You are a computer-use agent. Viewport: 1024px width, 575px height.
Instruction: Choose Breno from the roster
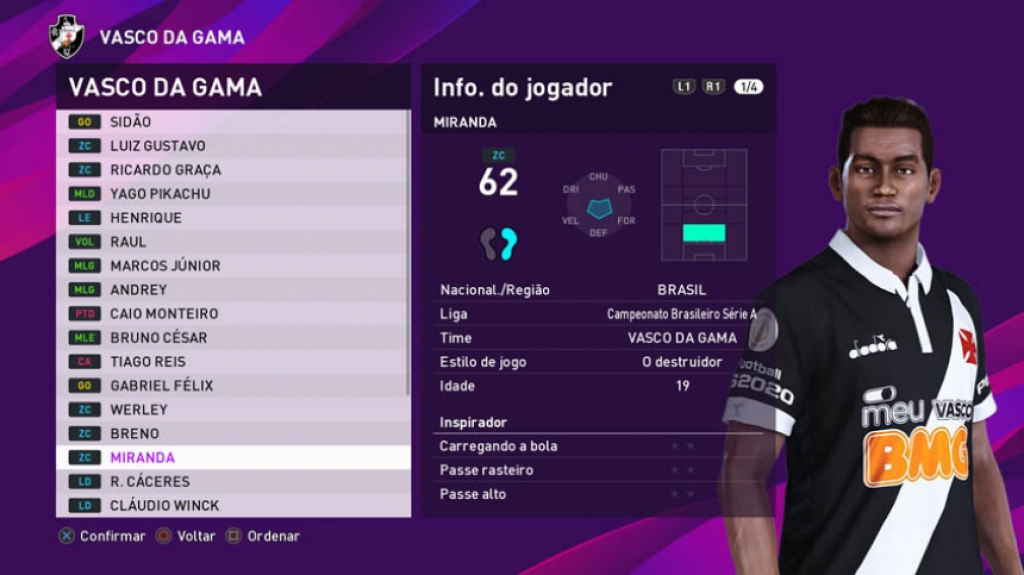[x=232, y=434]
